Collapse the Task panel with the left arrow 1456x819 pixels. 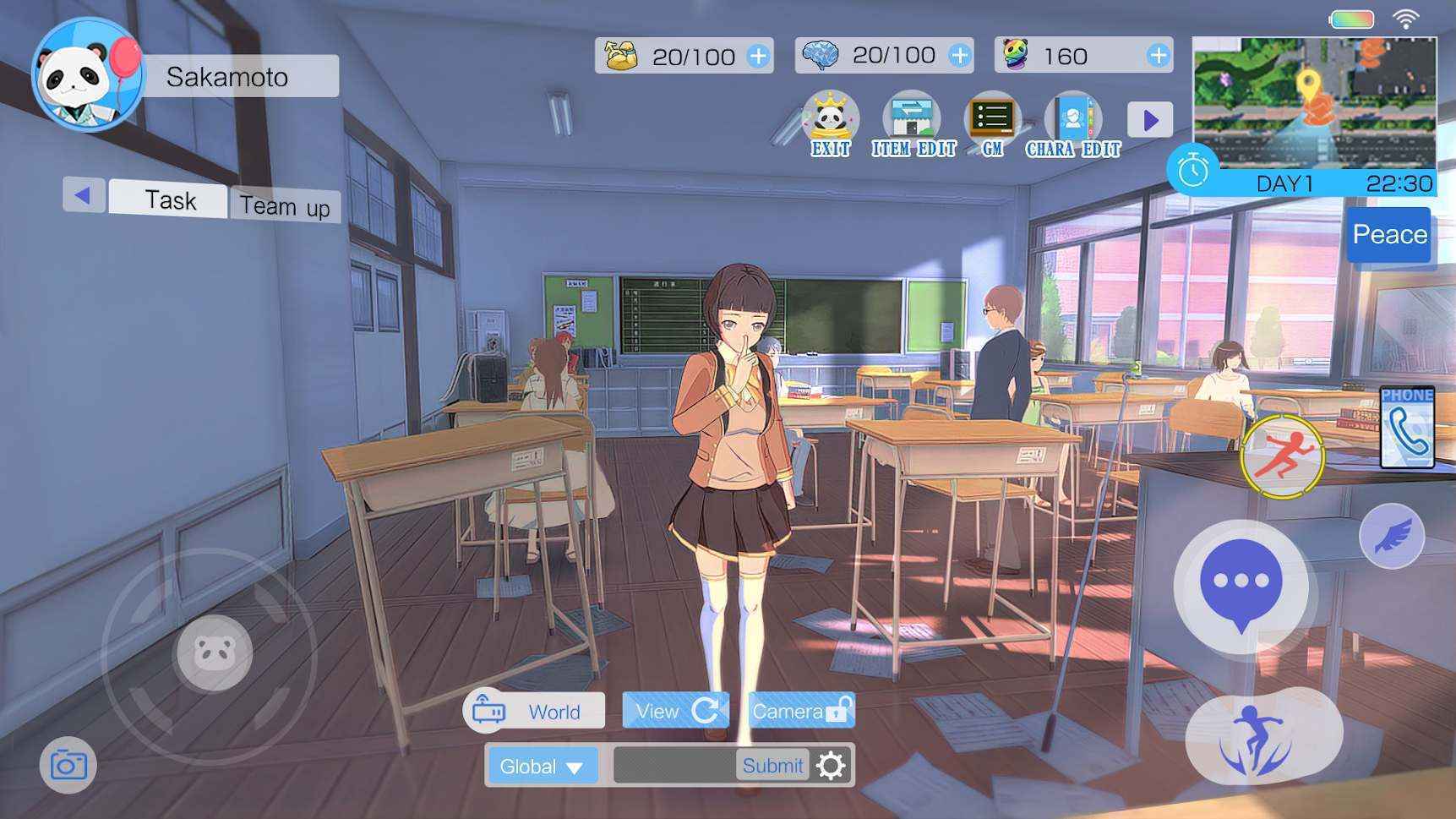(84, 195)
